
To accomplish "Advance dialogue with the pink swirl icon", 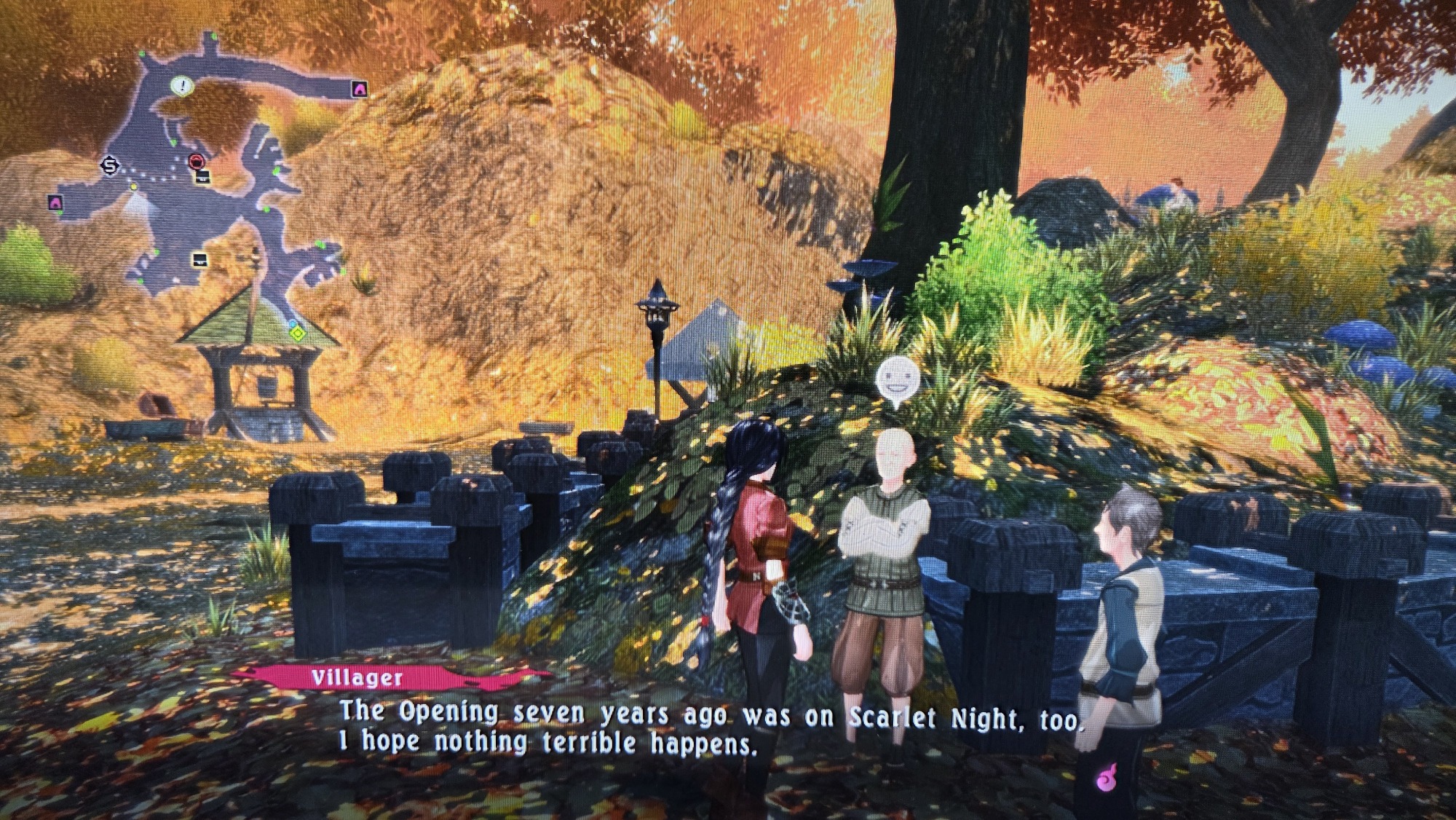I will click(1106, 781).
